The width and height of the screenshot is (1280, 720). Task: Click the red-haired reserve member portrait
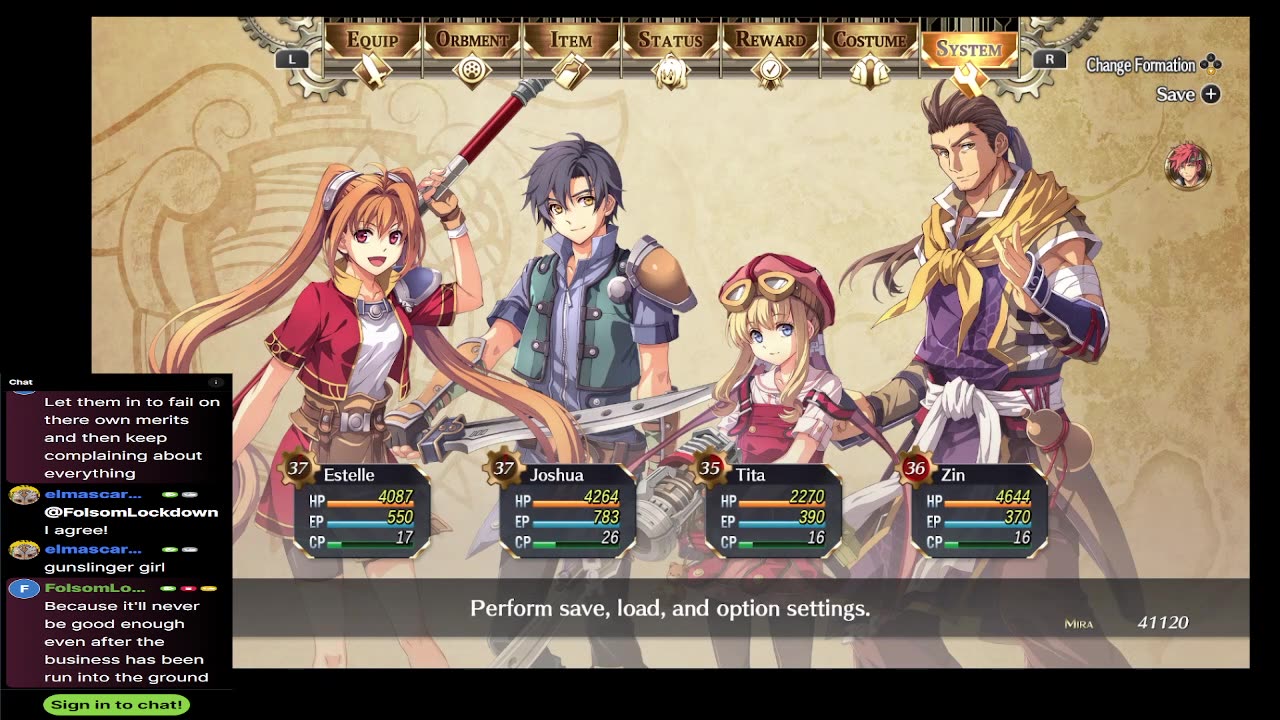[x=1188, y=166]
